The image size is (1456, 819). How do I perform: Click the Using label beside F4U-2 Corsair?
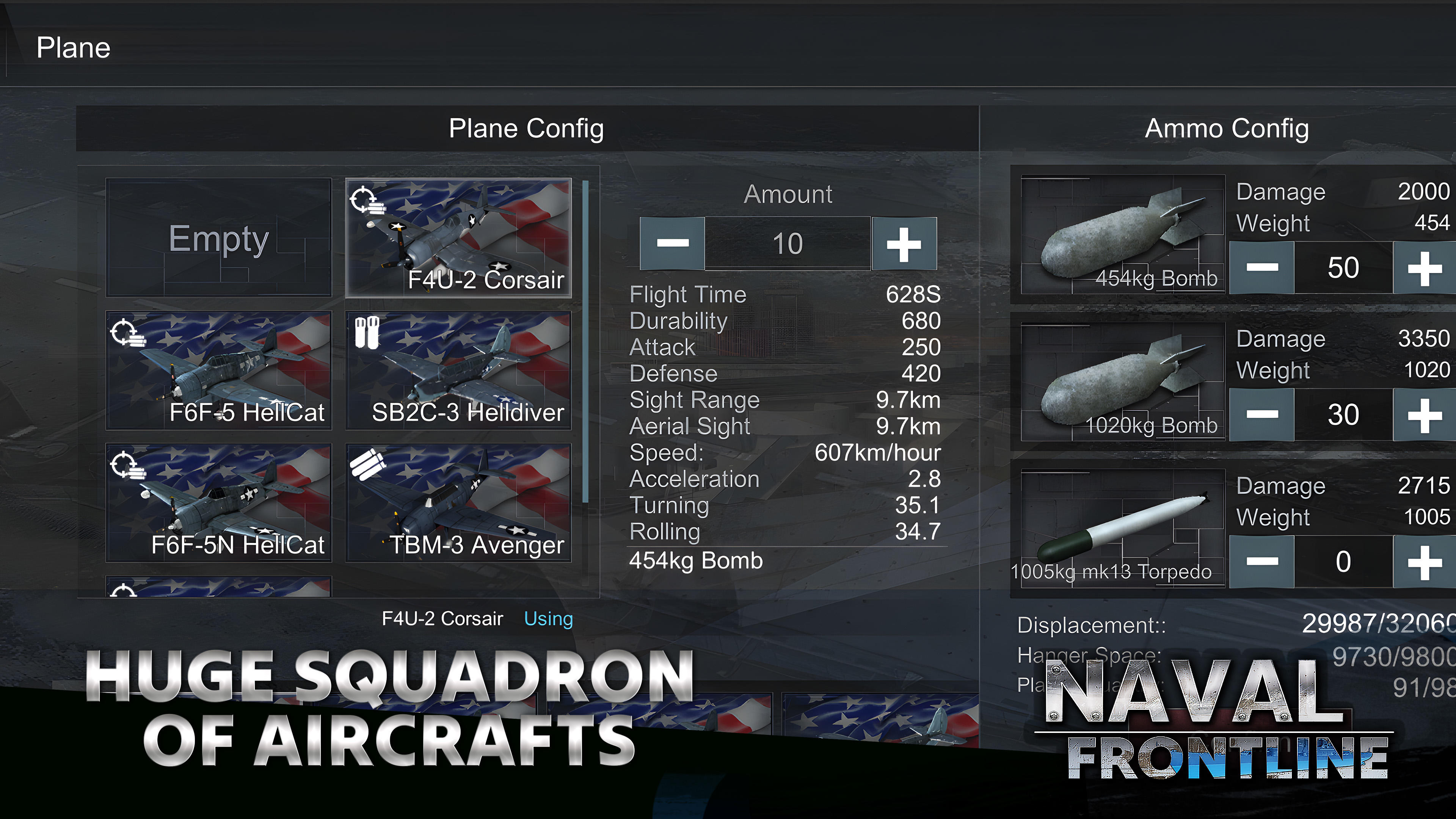tap(548, 618)
